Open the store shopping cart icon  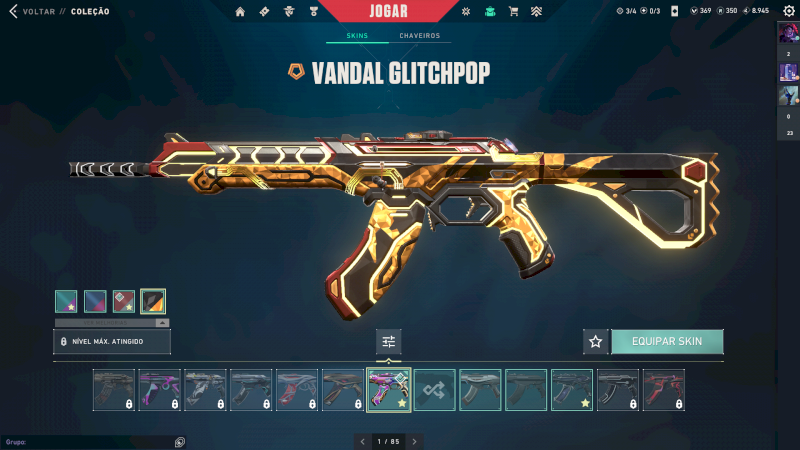pyautogui.click(x=513, y=12)
